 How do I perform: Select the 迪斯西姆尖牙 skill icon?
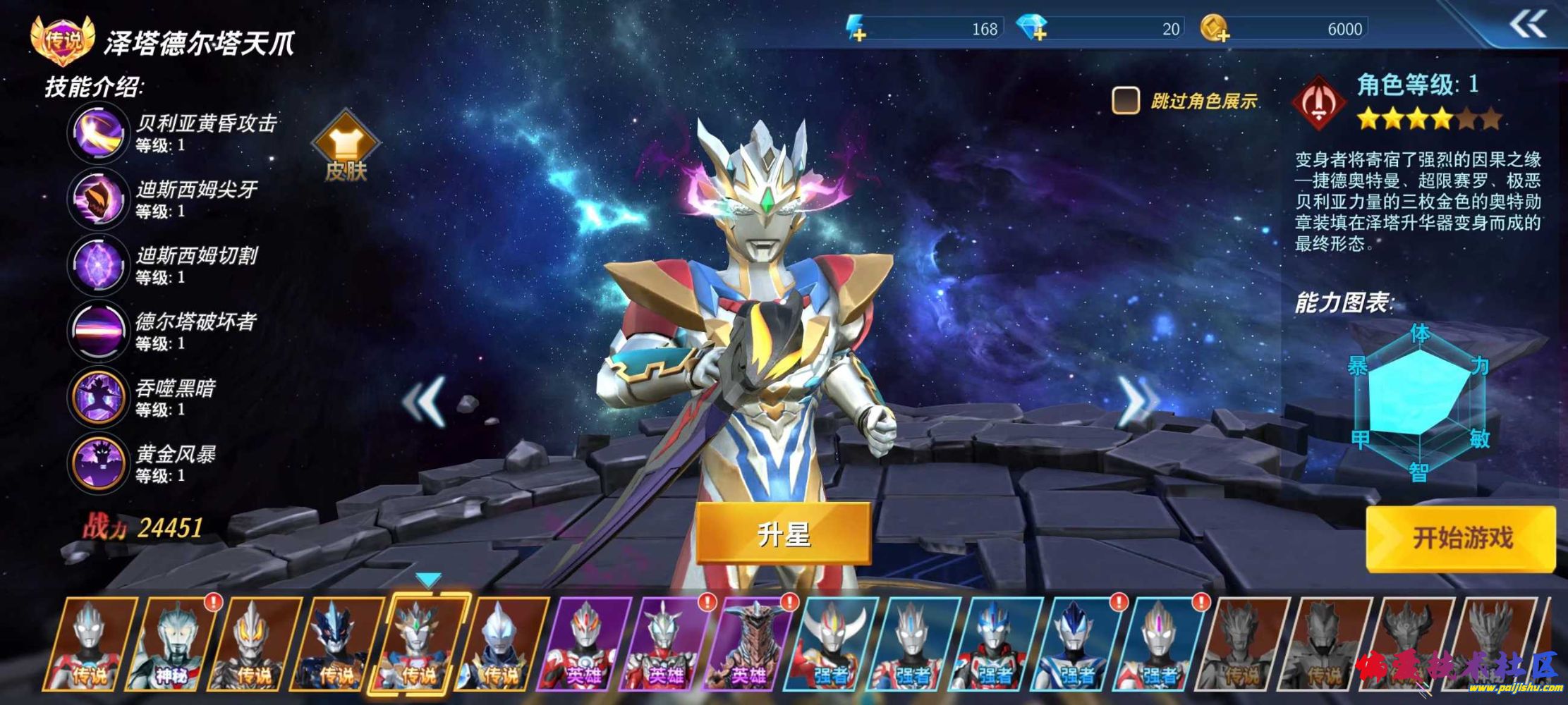click(97, 199)
